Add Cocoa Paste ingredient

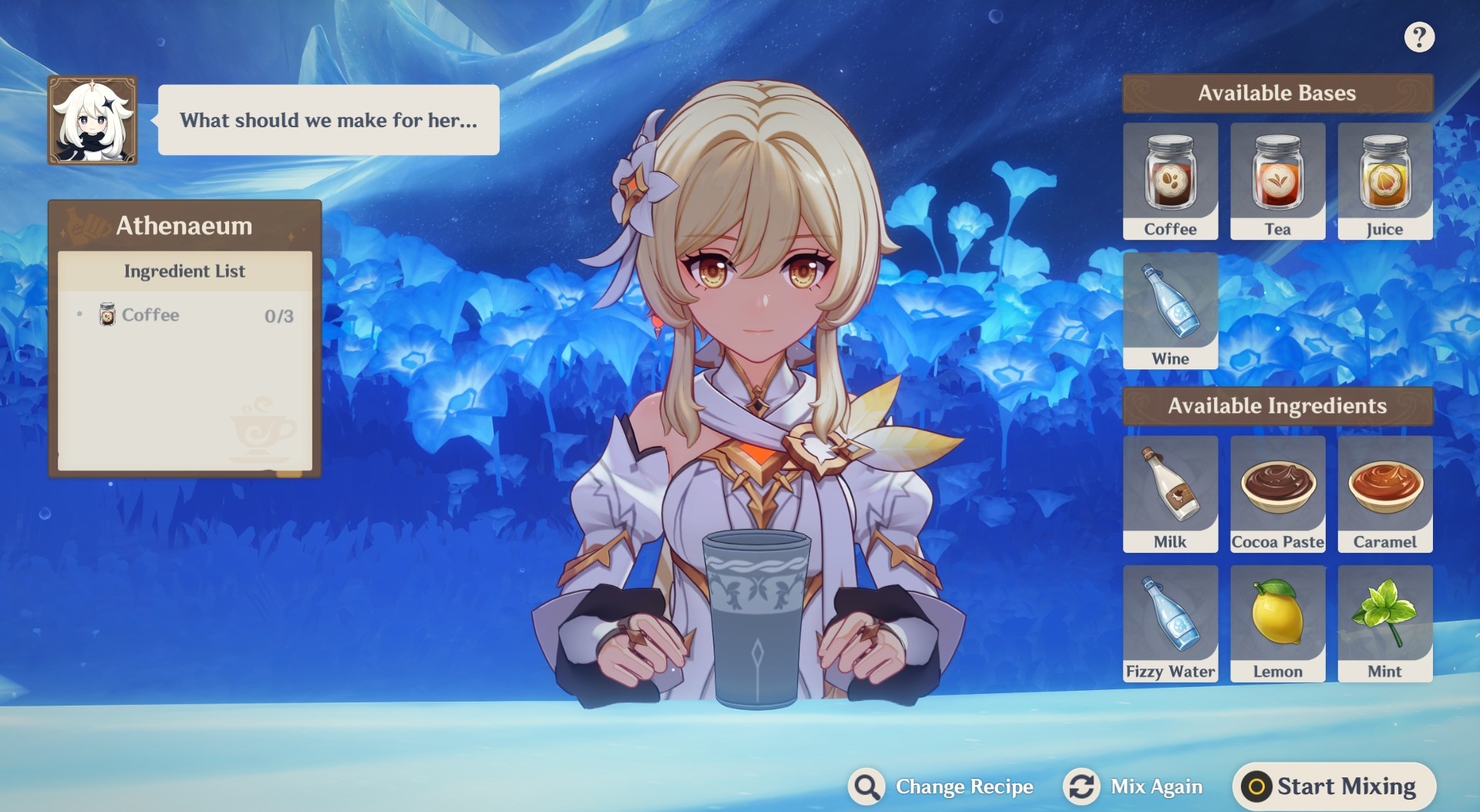(1277, 494)
